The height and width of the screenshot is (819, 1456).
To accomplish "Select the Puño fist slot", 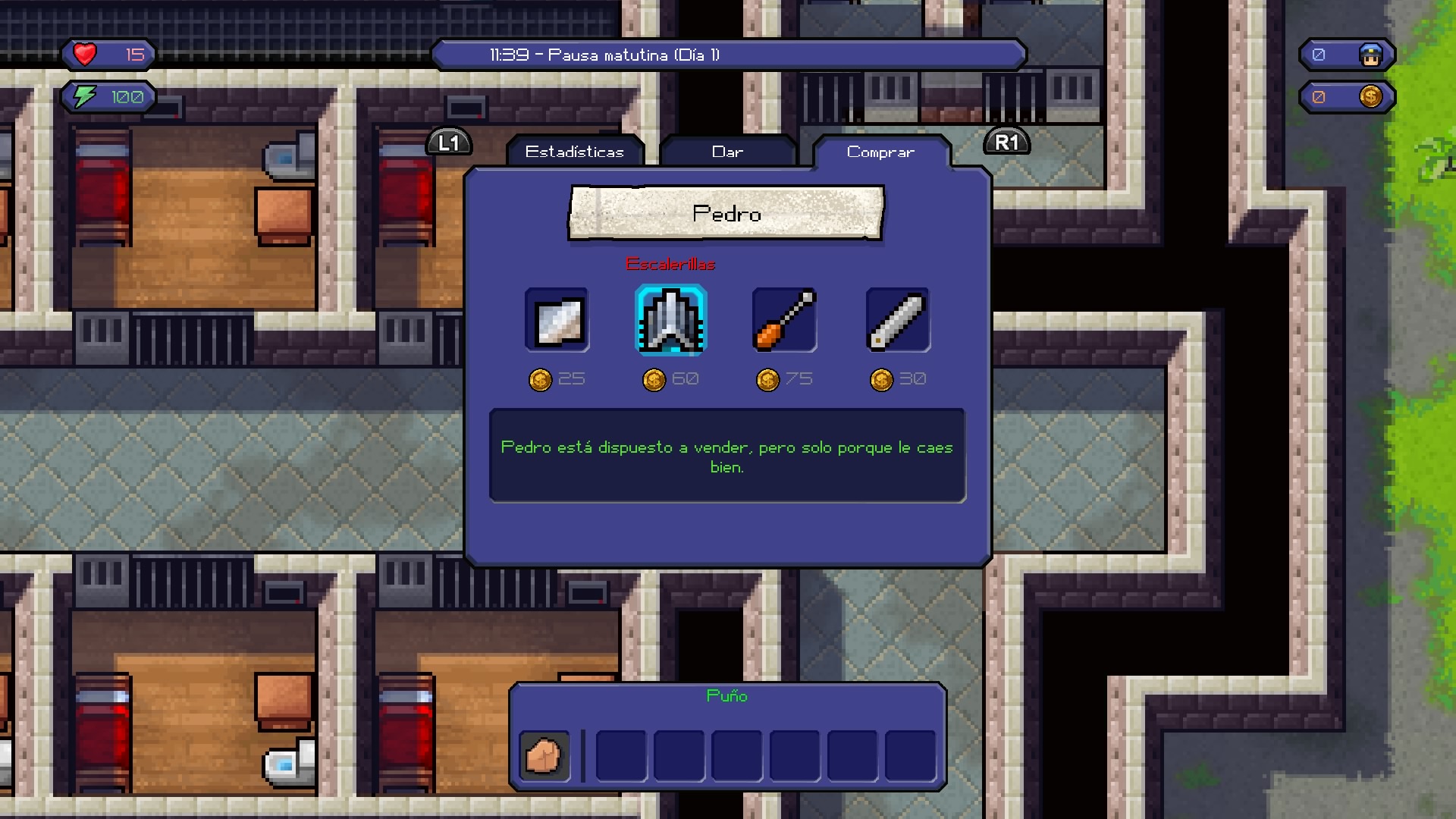I will (x=544, y=755).
